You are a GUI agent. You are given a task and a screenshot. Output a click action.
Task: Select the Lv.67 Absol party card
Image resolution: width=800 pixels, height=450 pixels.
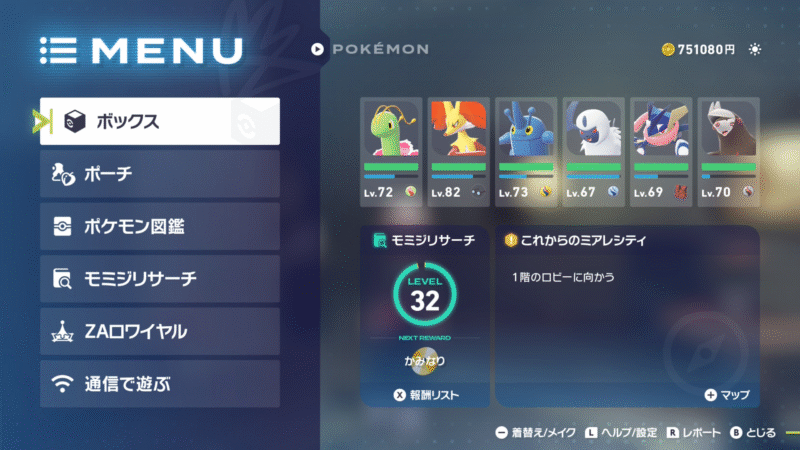[x=593, y=149]
